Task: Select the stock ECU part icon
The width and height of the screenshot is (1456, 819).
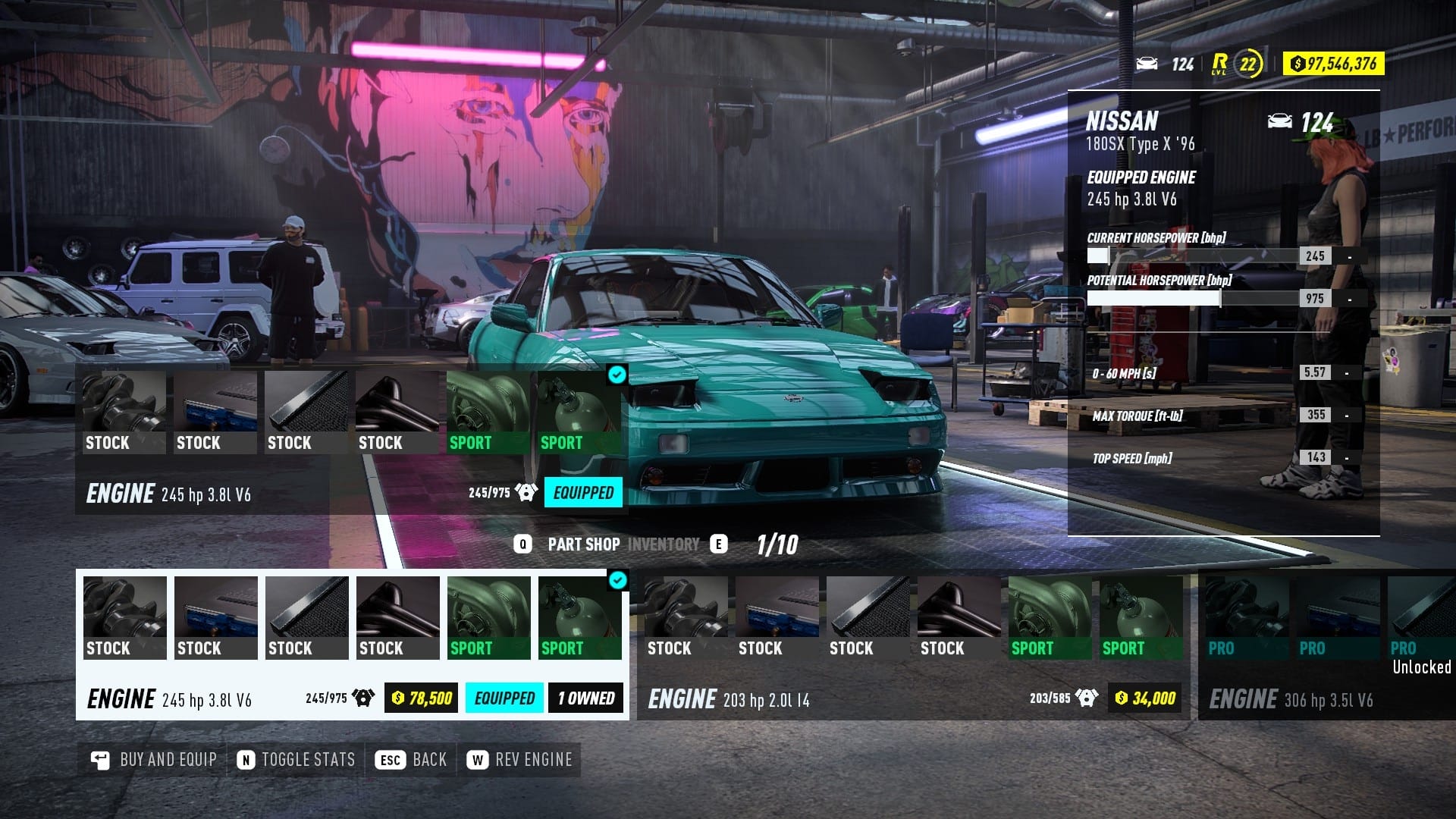Action: (x=215, y=616)
